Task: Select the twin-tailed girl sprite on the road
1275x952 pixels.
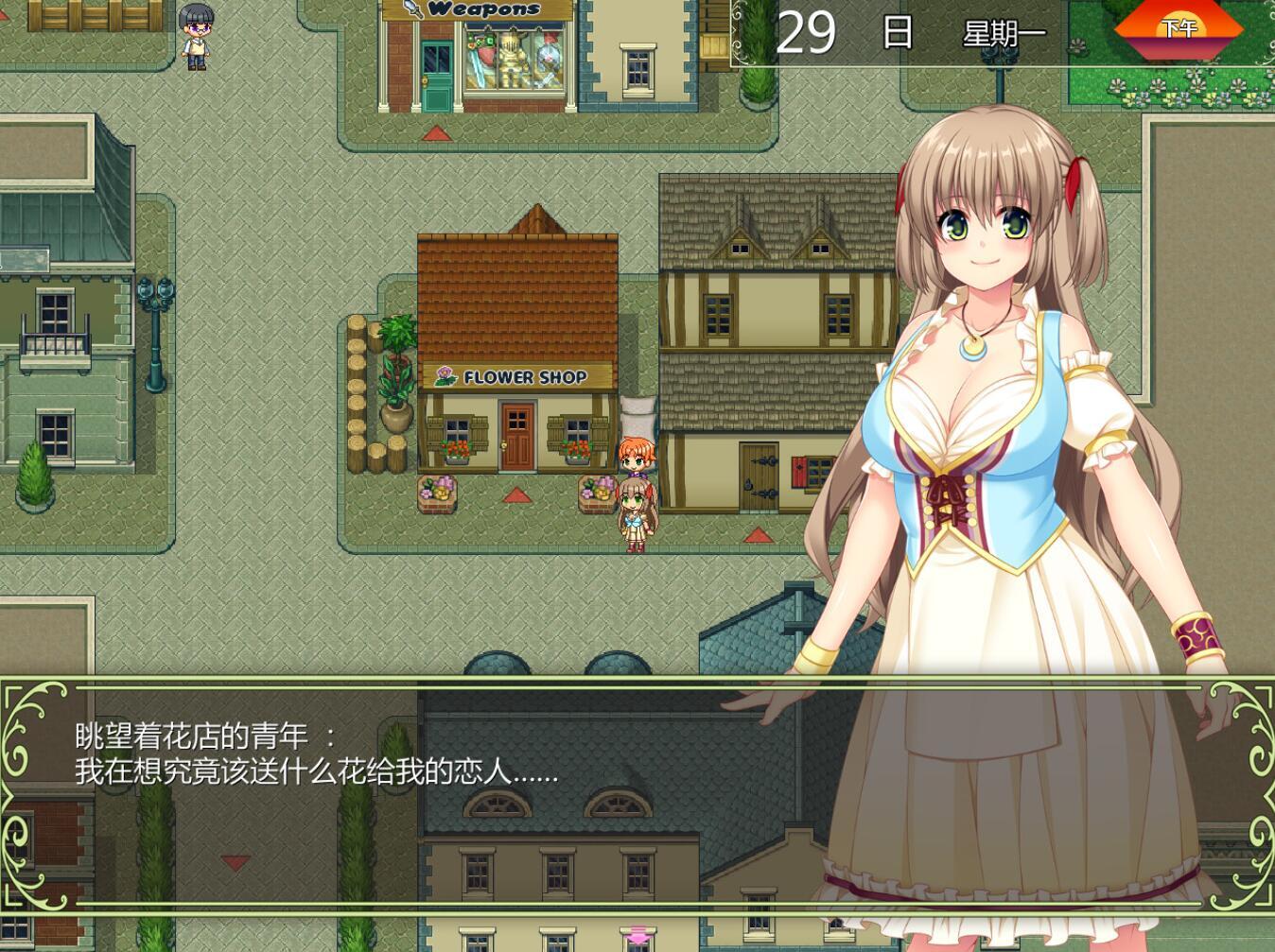Action: [x=638, y=516]
